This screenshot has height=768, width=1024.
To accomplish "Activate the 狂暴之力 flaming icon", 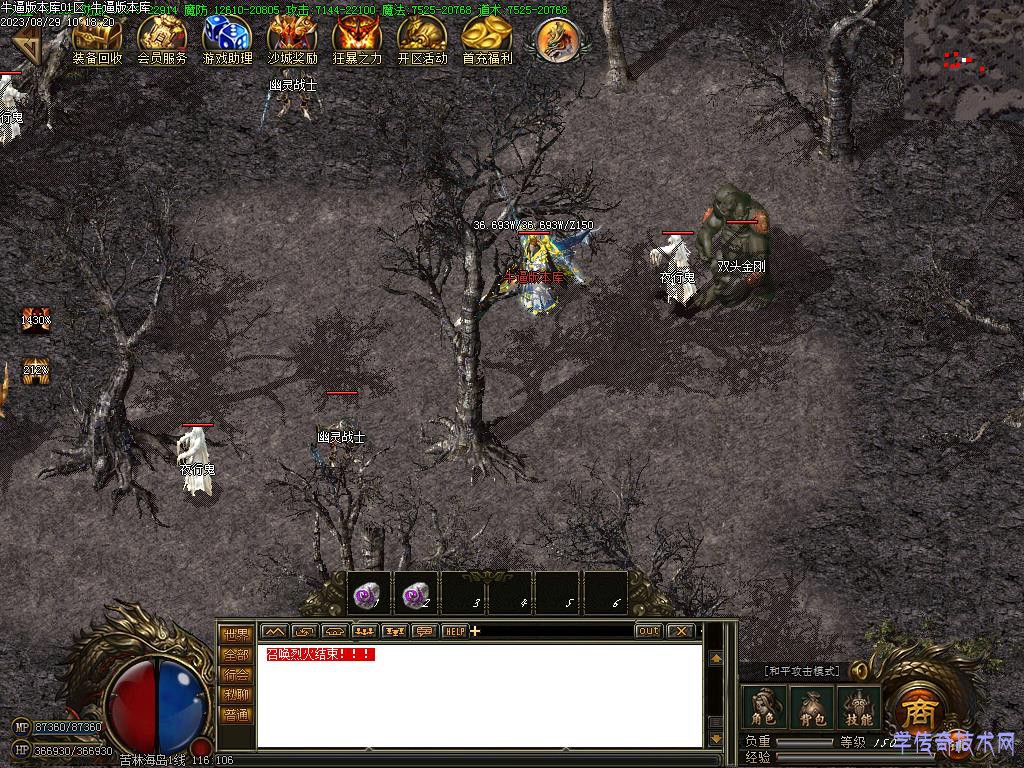I will (x=357, y=38).
